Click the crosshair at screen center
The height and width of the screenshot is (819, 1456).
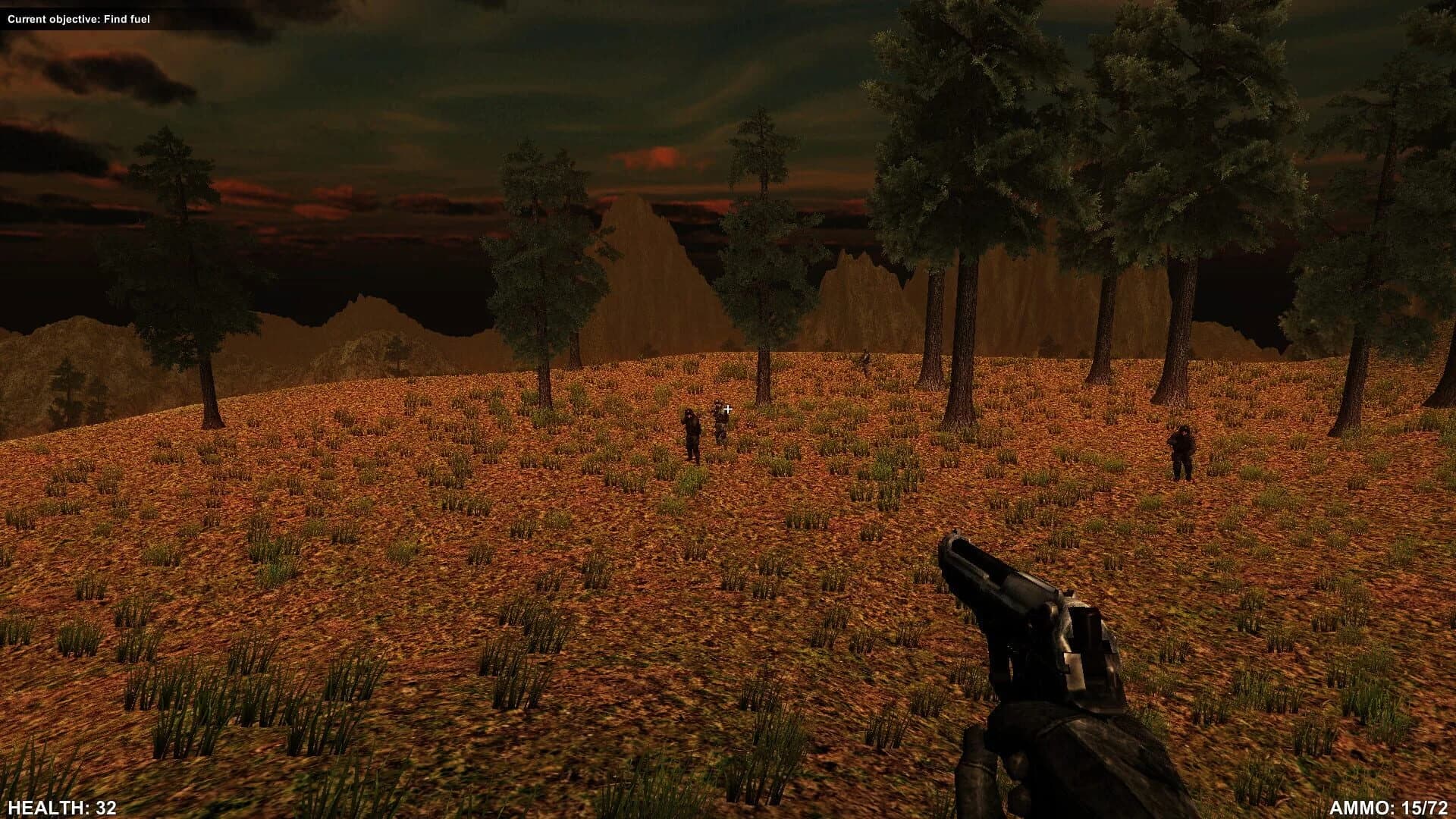pos(727,409)
